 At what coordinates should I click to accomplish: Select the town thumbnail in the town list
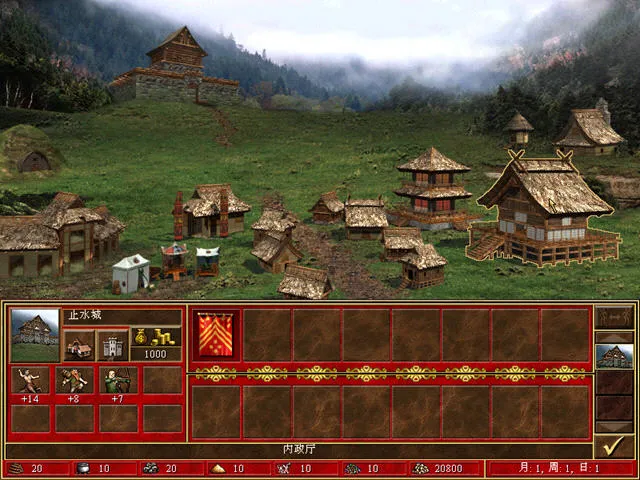[x=613, y=355]
